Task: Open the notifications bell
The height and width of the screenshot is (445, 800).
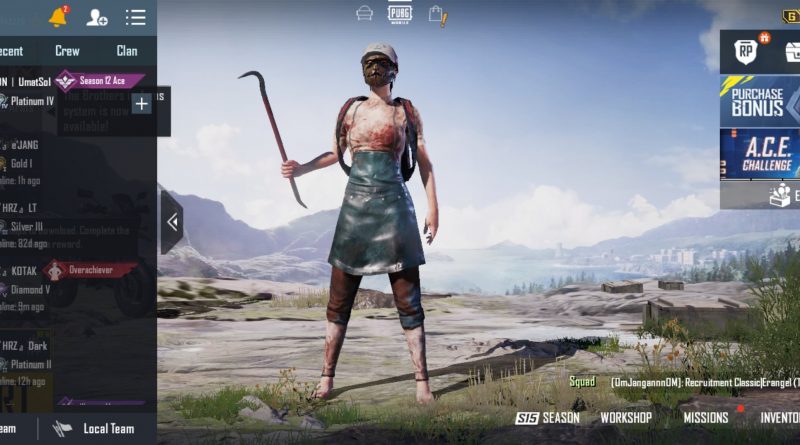Action: click(58, 17)
